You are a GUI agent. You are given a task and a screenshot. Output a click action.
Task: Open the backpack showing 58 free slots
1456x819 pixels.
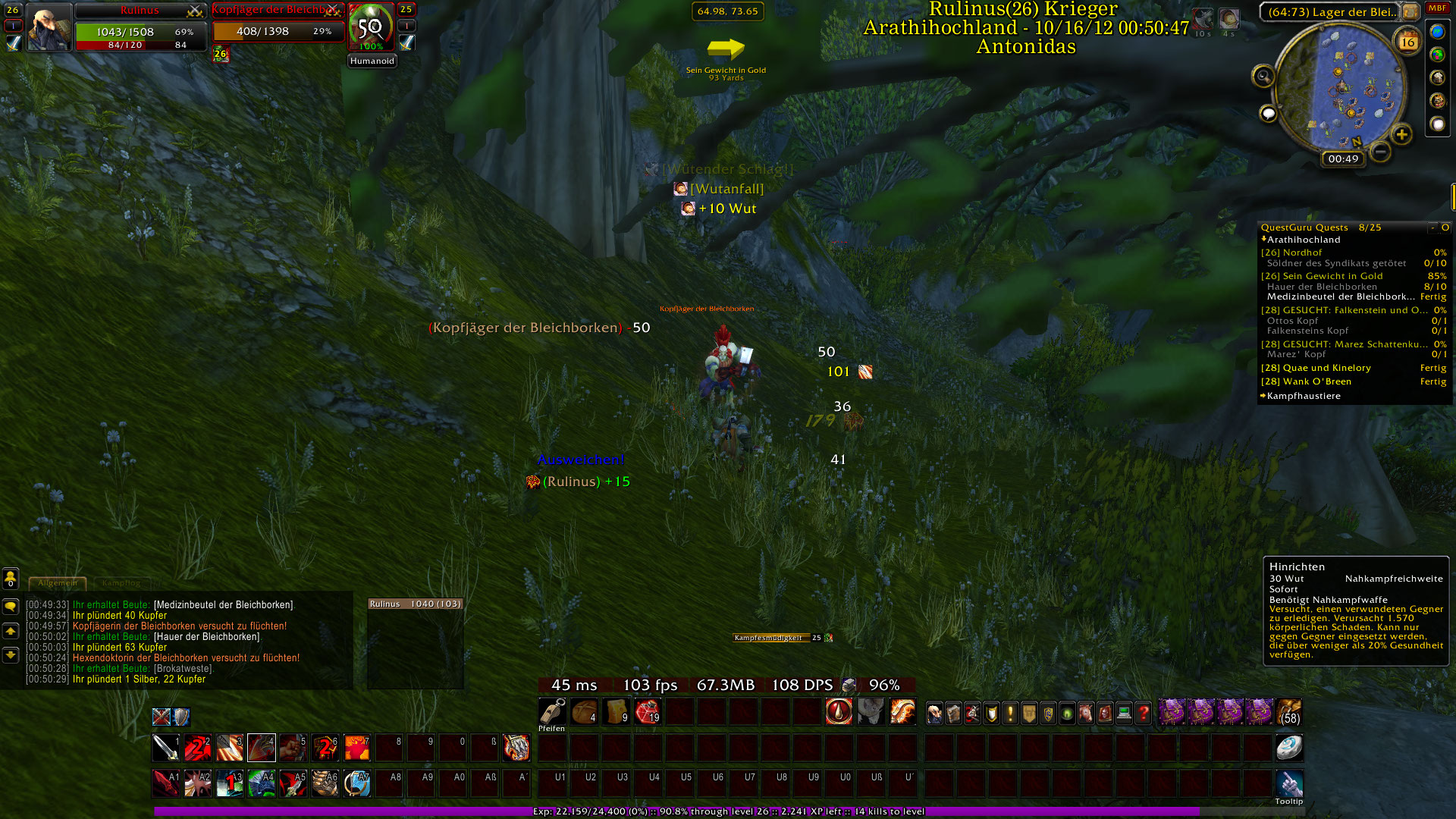click(1288, 713)
